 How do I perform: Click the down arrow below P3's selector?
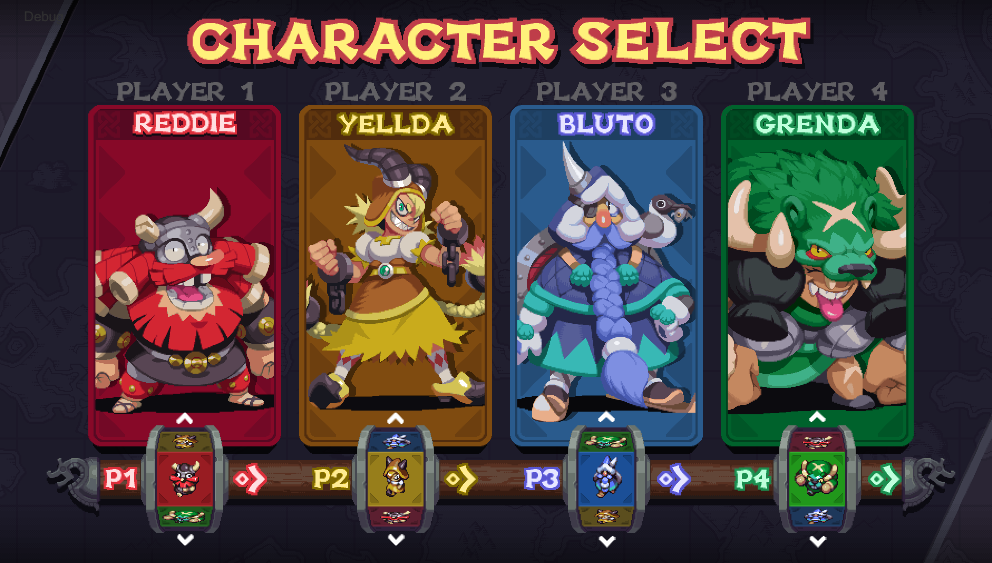(x=607, y=540)
